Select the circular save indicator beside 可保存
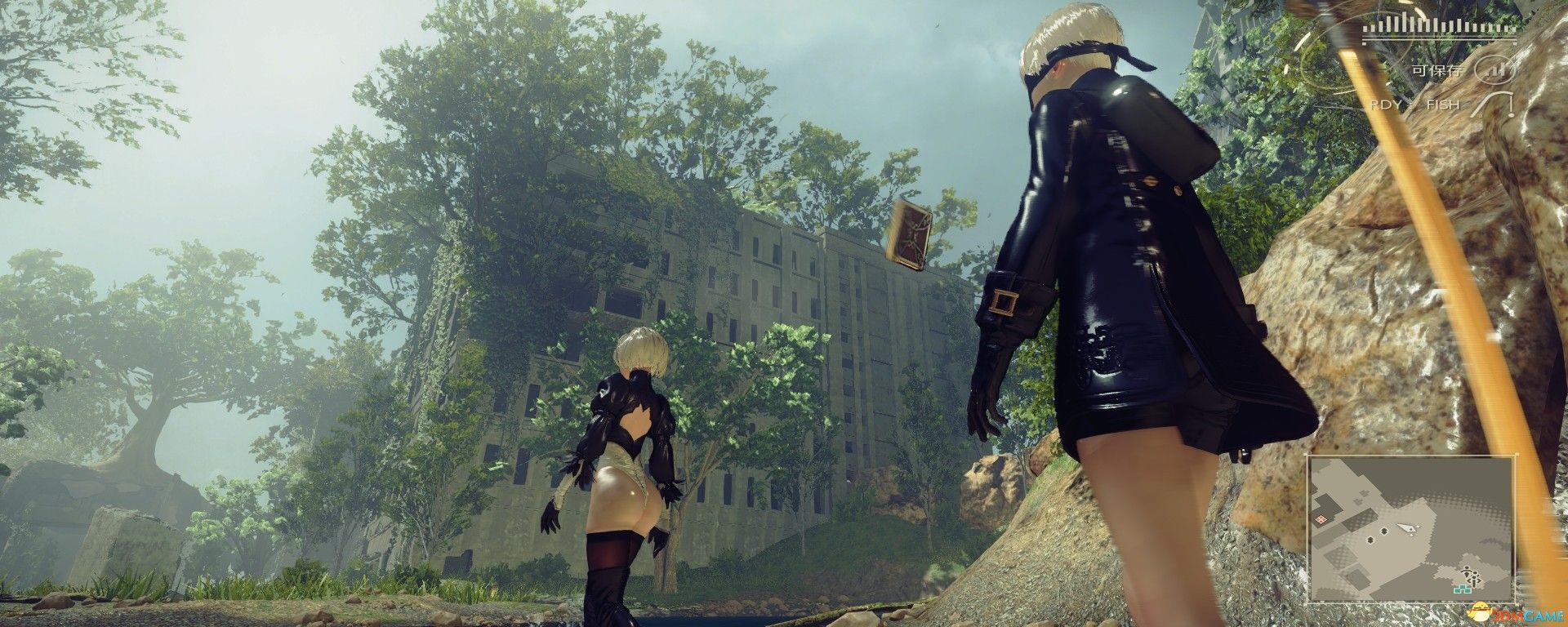The width and height of the screenshot is (1568, 627). coord(1495,72)
